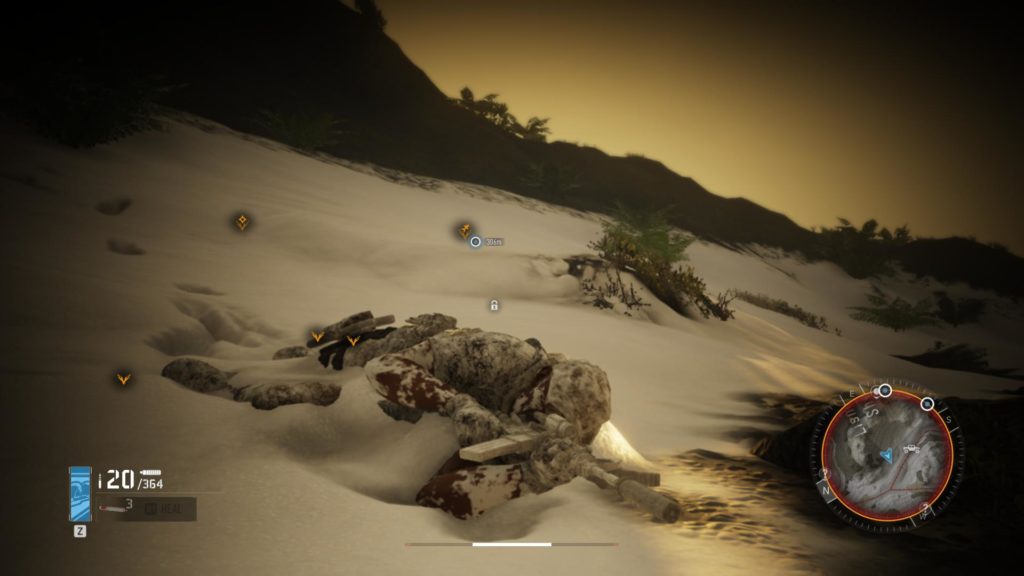This screenshot has width=1024, height=576.
Task: Click the vehicle marker on the minimap
Action: point(911,450)
